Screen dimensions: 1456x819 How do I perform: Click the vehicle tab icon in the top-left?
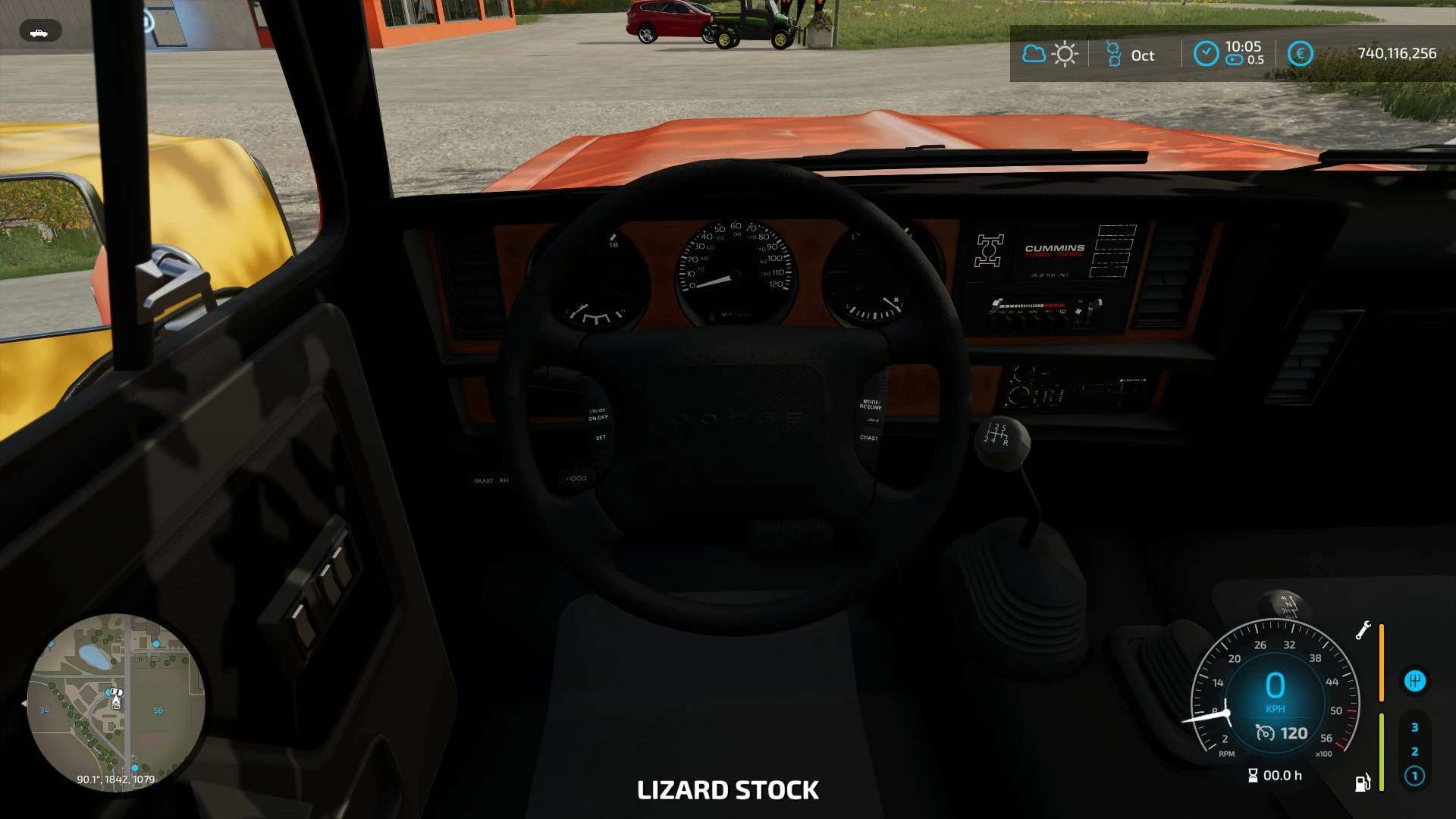[x=41, y=30]
